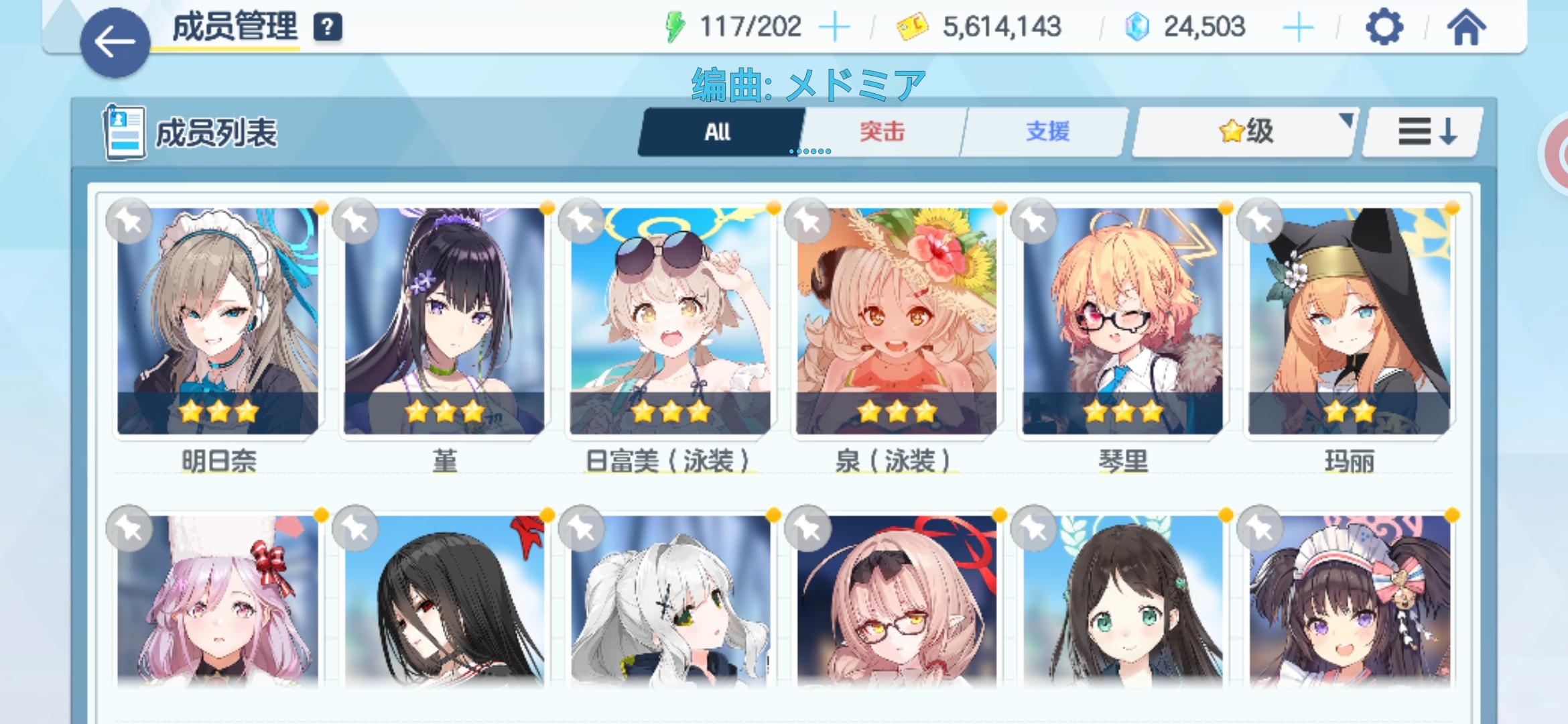Switch to the 突击 tab
The height and width of the screenshot is (724, 1568).
tap(880, 131)
